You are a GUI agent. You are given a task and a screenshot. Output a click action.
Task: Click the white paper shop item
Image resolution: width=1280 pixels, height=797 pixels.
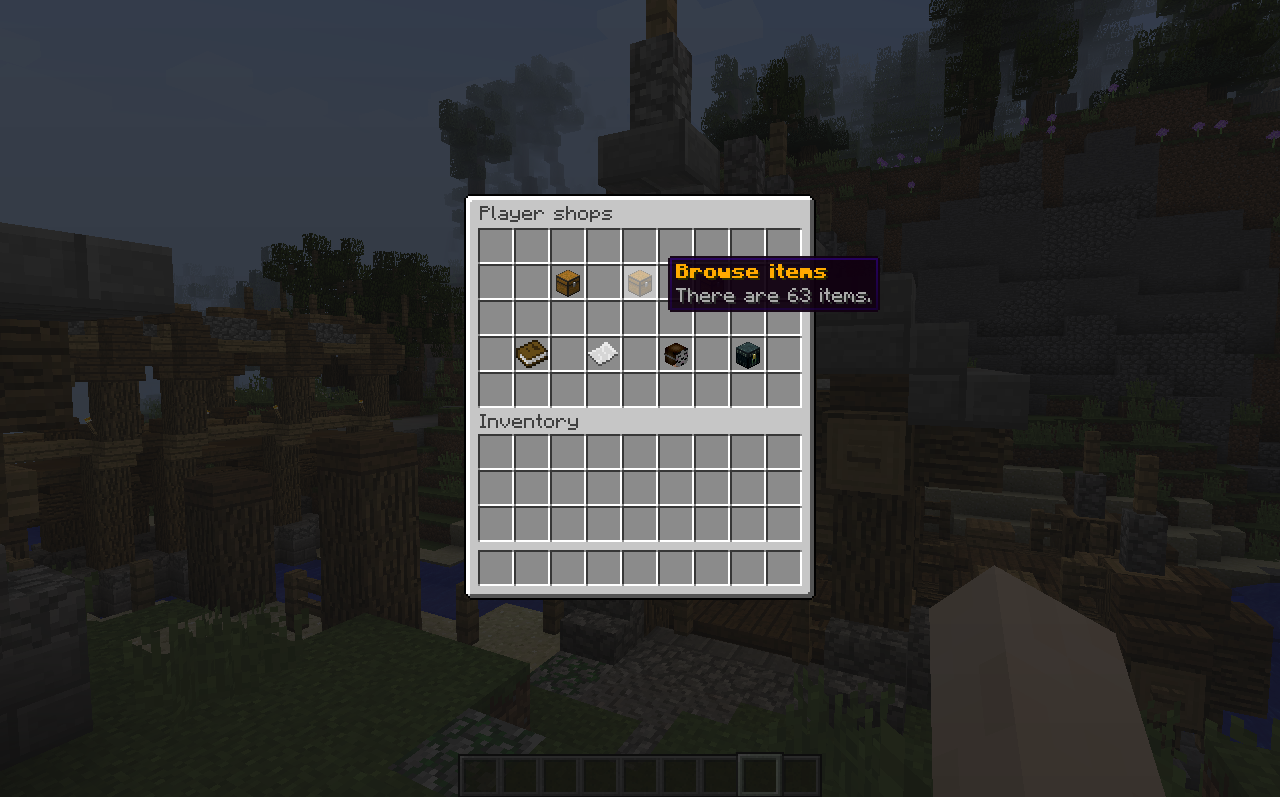603,353
